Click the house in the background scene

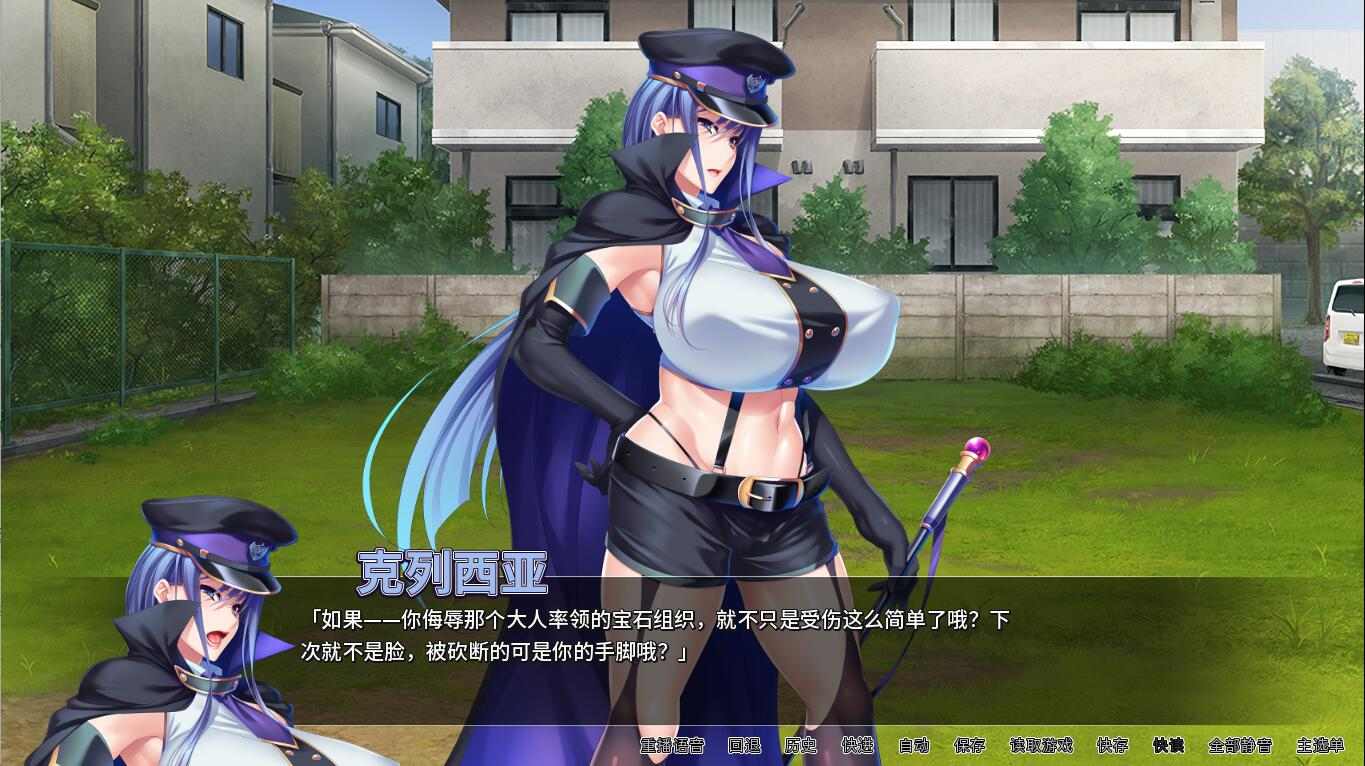(950, 130)
